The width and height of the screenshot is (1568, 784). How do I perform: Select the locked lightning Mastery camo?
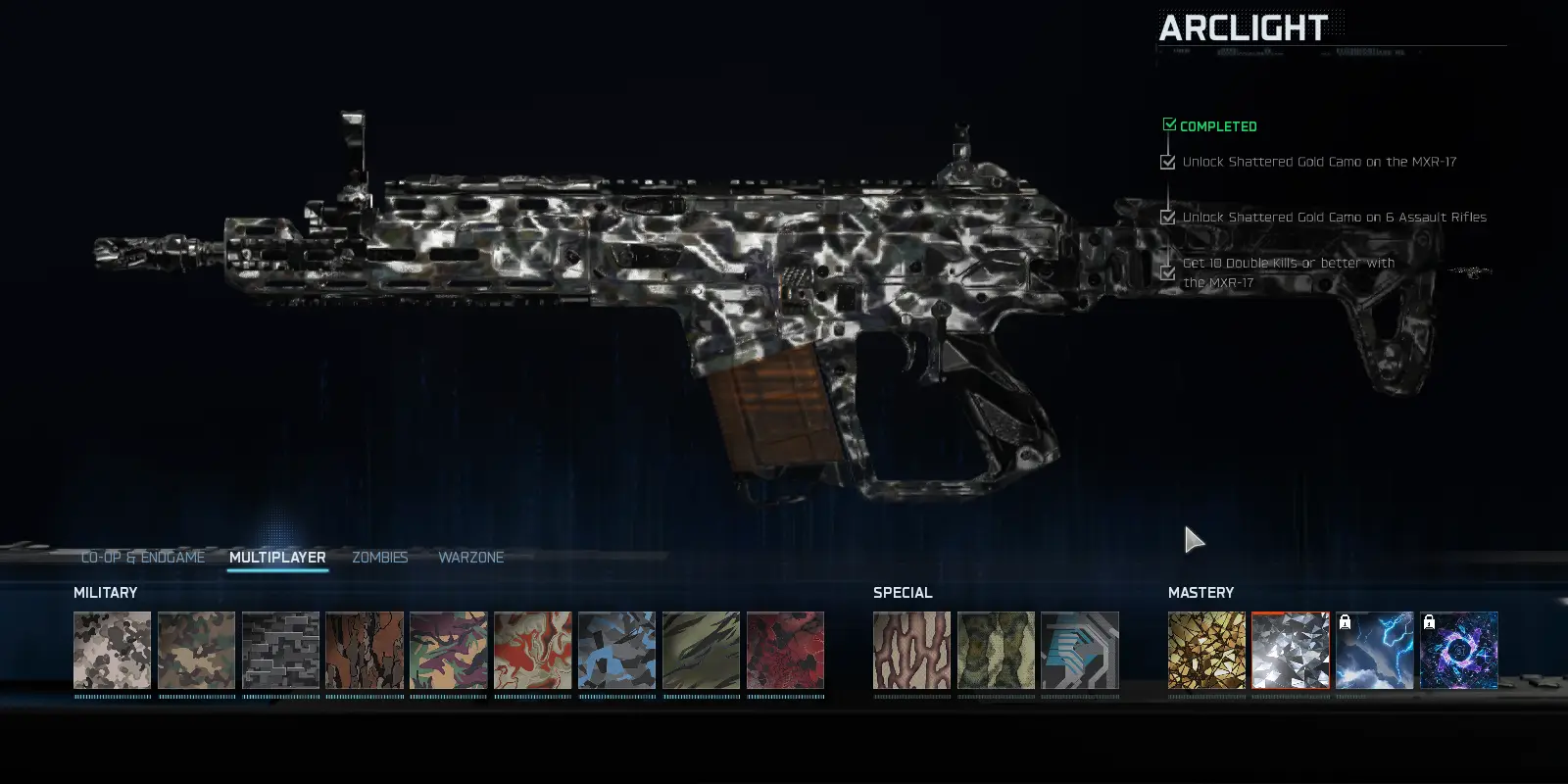pyautogui.click(x=1374, y=652)
